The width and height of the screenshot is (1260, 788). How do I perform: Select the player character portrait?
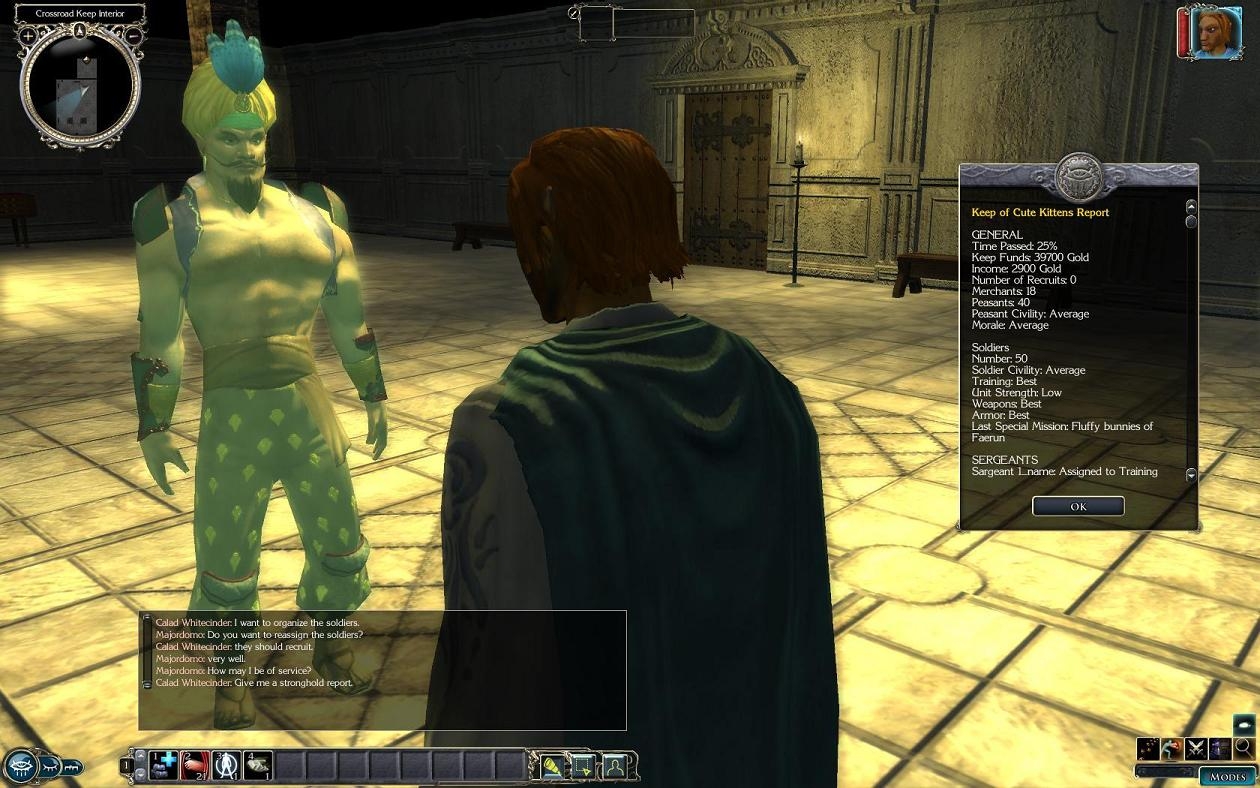(1216, 33)
